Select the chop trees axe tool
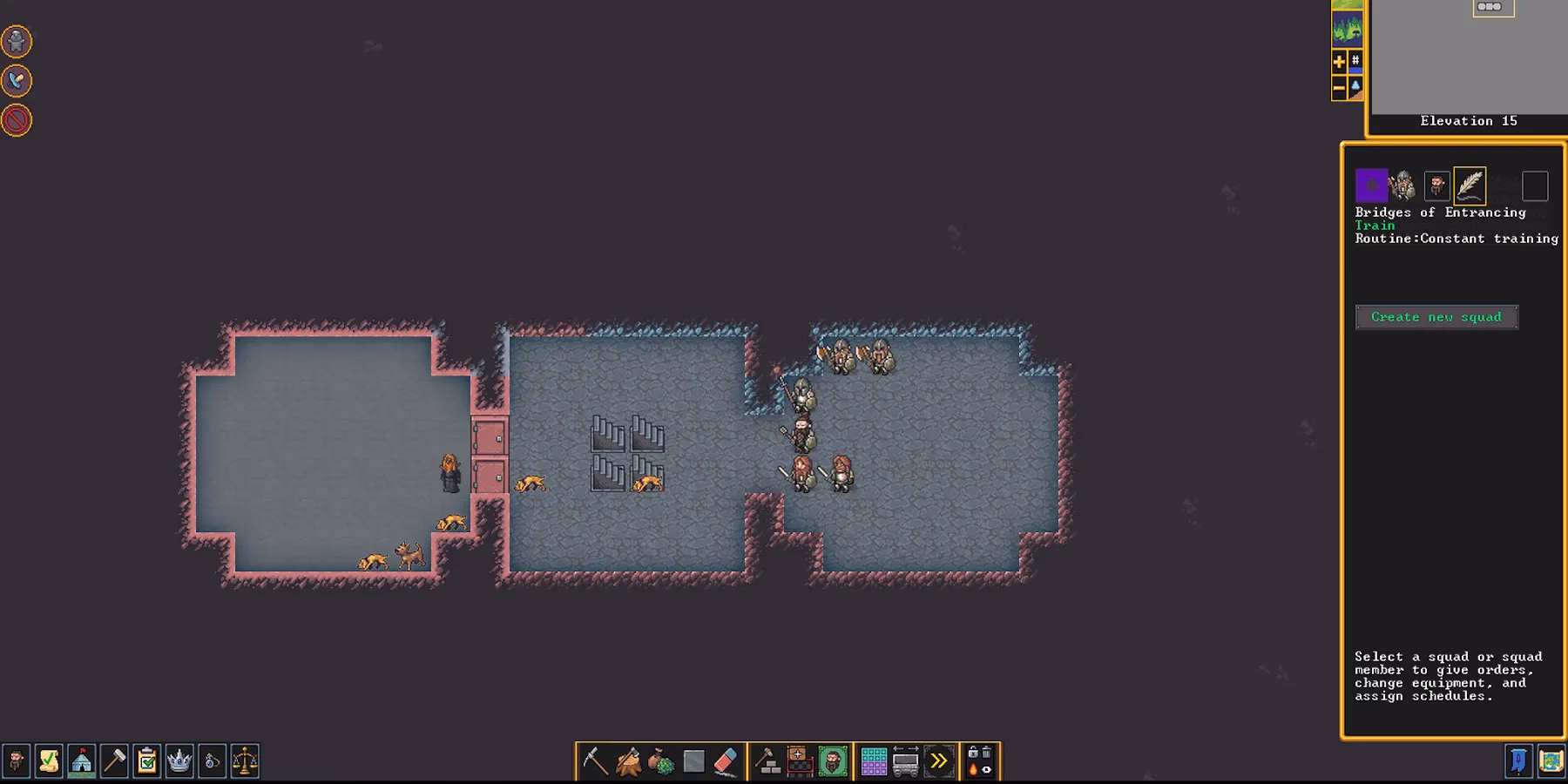The height and width of the screenshot is (784, 1568). [x=628, y=760]
